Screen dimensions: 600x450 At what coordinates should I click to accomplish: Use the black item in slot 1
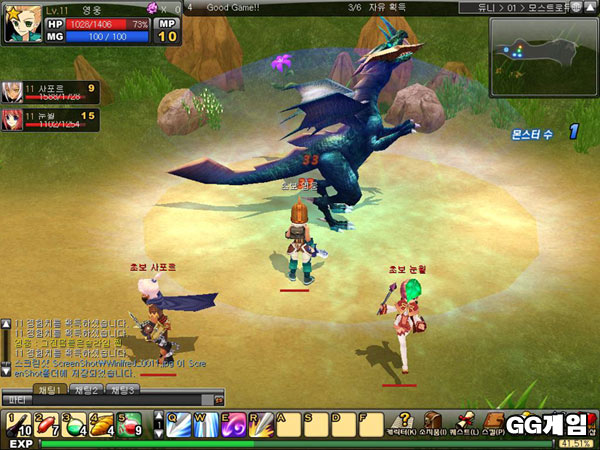[19, 424]
